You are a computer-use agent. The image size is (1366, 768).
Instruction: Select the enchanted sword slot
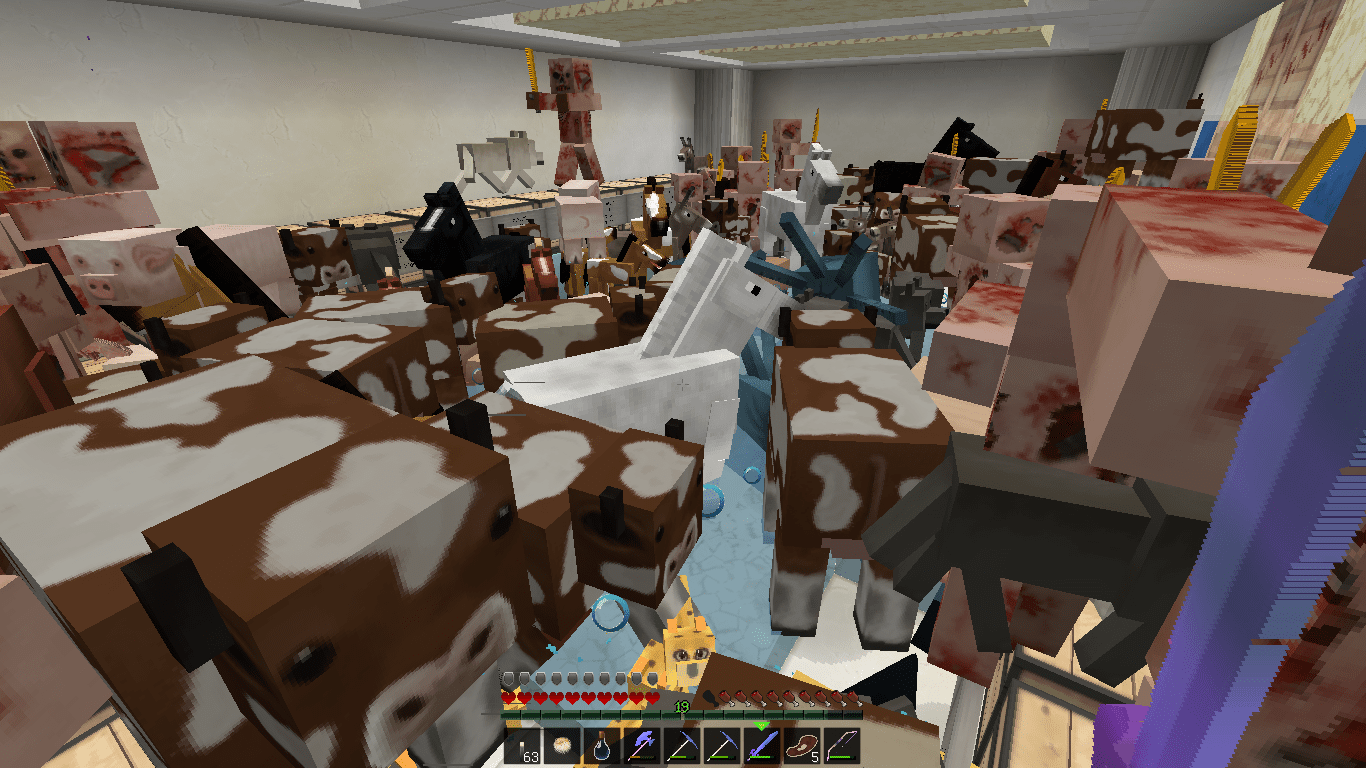click(x=762, y=746)
